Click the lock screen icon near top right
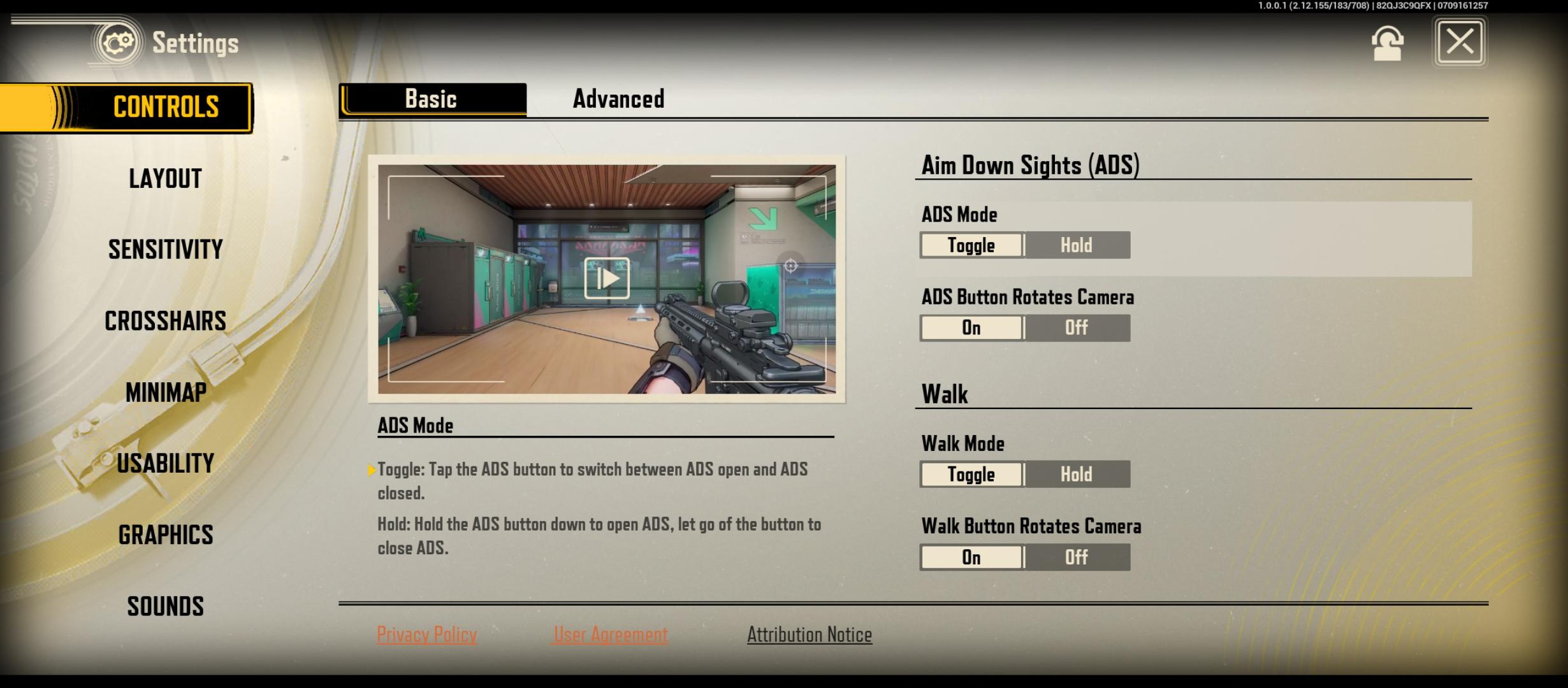The image size is (1568, 688). tap(1386, 42)
